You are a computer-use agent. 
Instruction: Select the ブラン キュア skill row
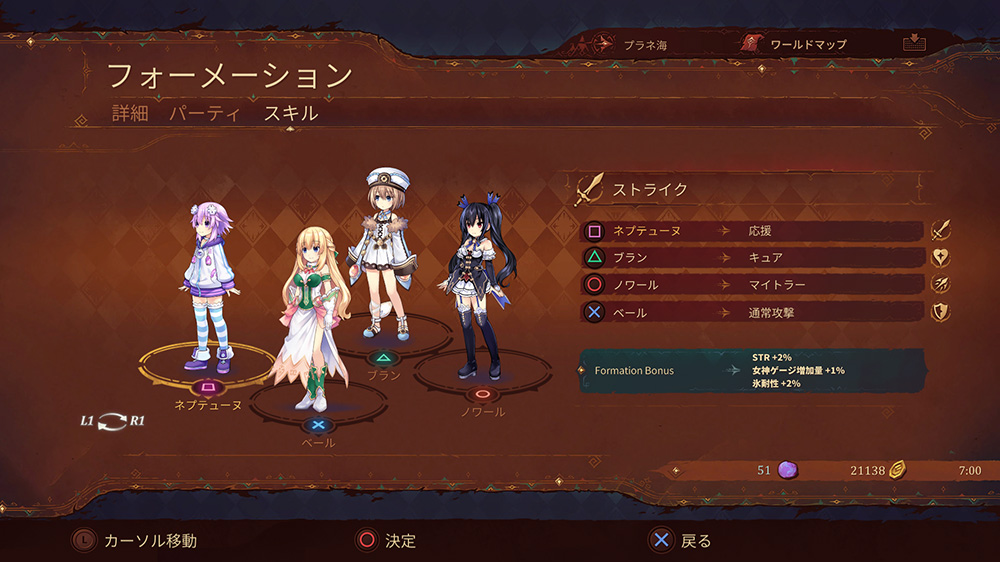(751, 258)
